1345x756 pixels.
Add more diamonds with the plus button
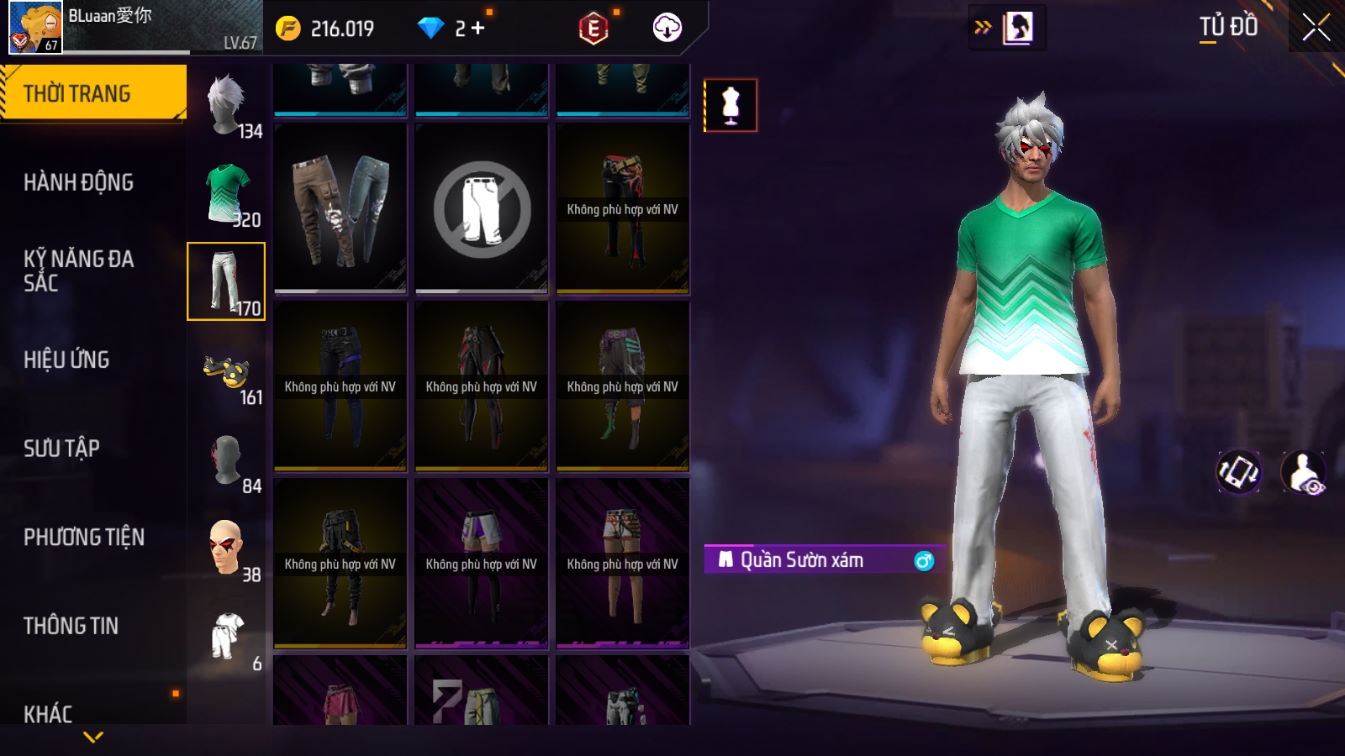coord(477,28)
